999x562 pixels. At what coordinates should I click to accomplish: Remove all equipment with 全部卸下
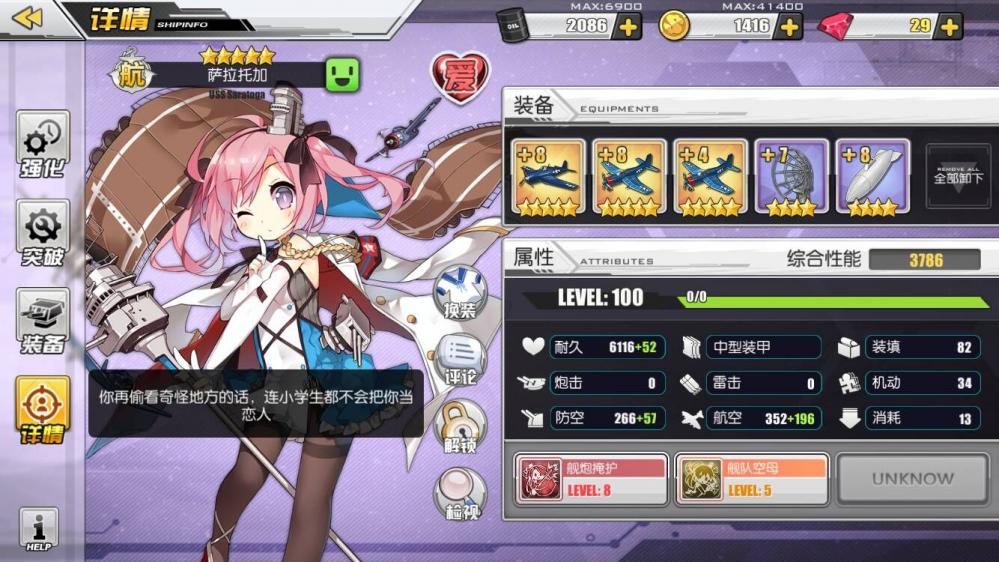[x=958, y=177]
